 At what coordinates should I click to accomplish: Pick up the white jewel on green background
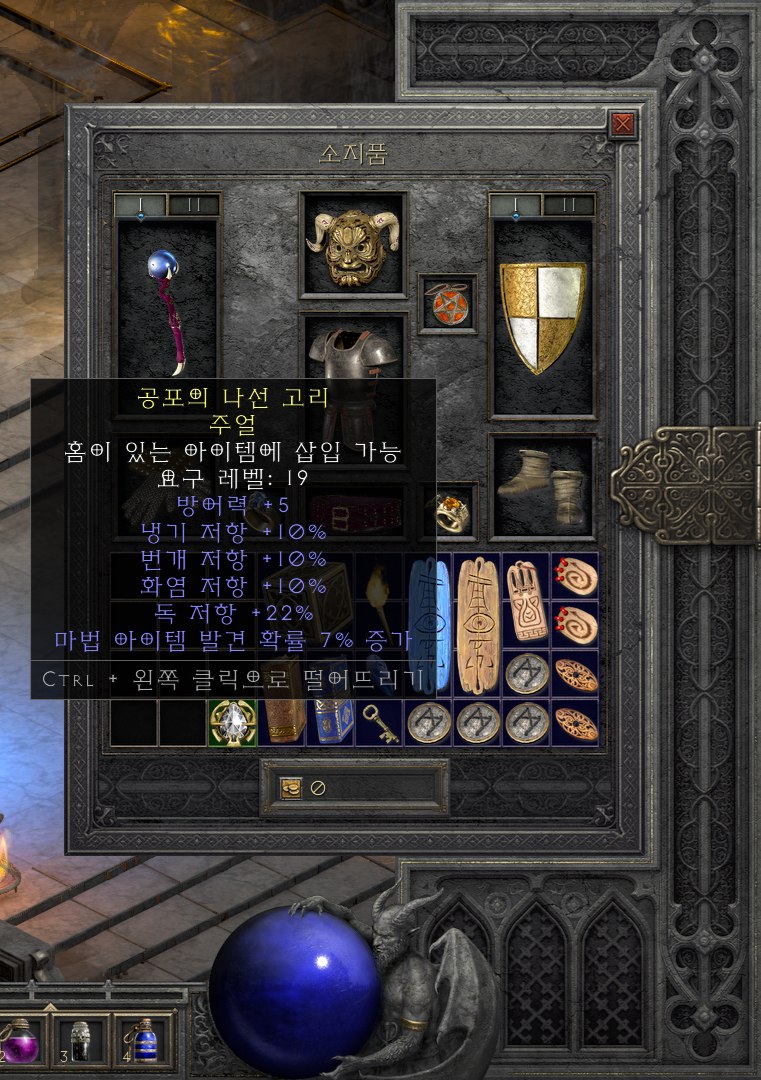232,722
